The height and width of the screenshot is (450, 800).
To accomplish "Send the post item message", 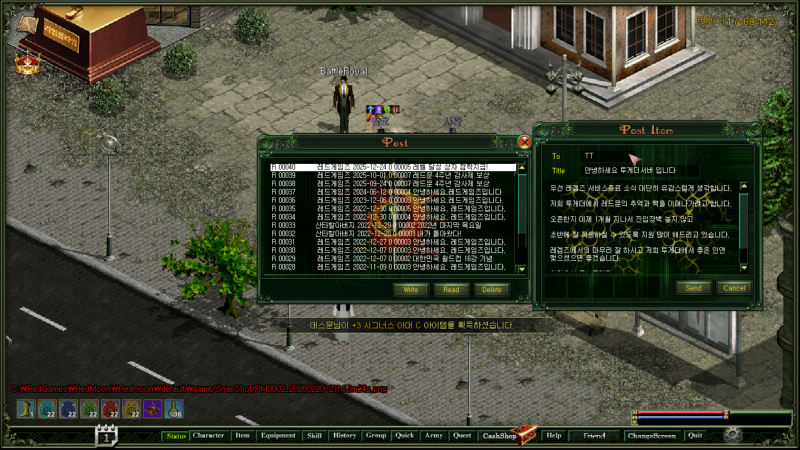I will 694,288.
